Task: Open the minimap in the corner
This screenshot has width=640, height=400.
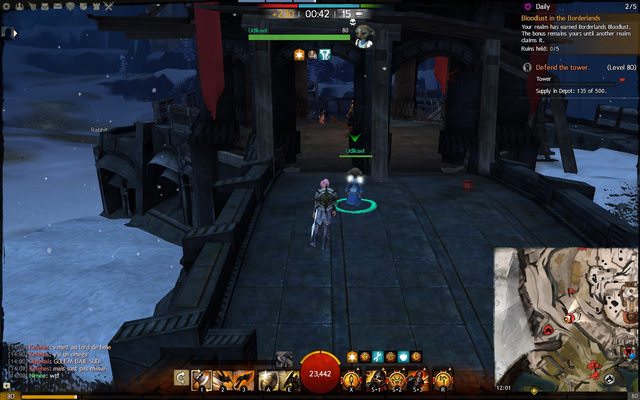Action: (566, 320)
